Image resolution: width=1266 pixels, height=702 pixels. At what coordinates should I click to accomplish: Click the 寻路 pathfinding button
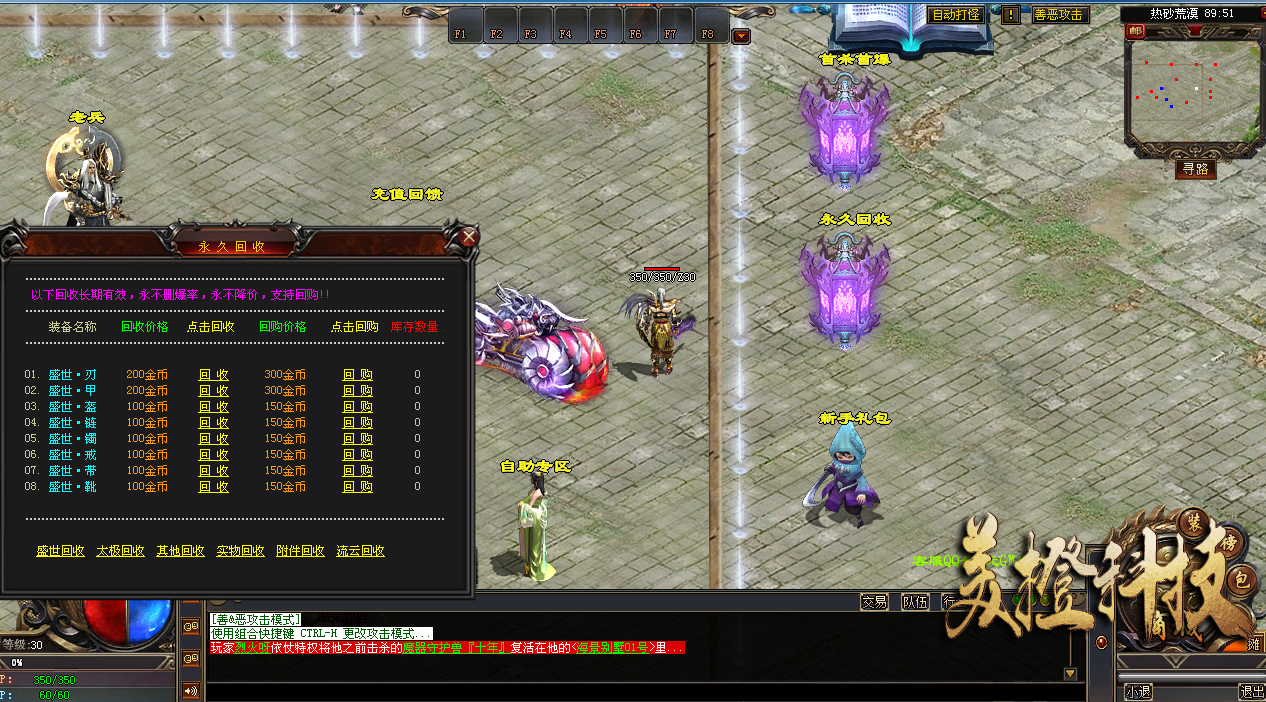[1195, 169]
